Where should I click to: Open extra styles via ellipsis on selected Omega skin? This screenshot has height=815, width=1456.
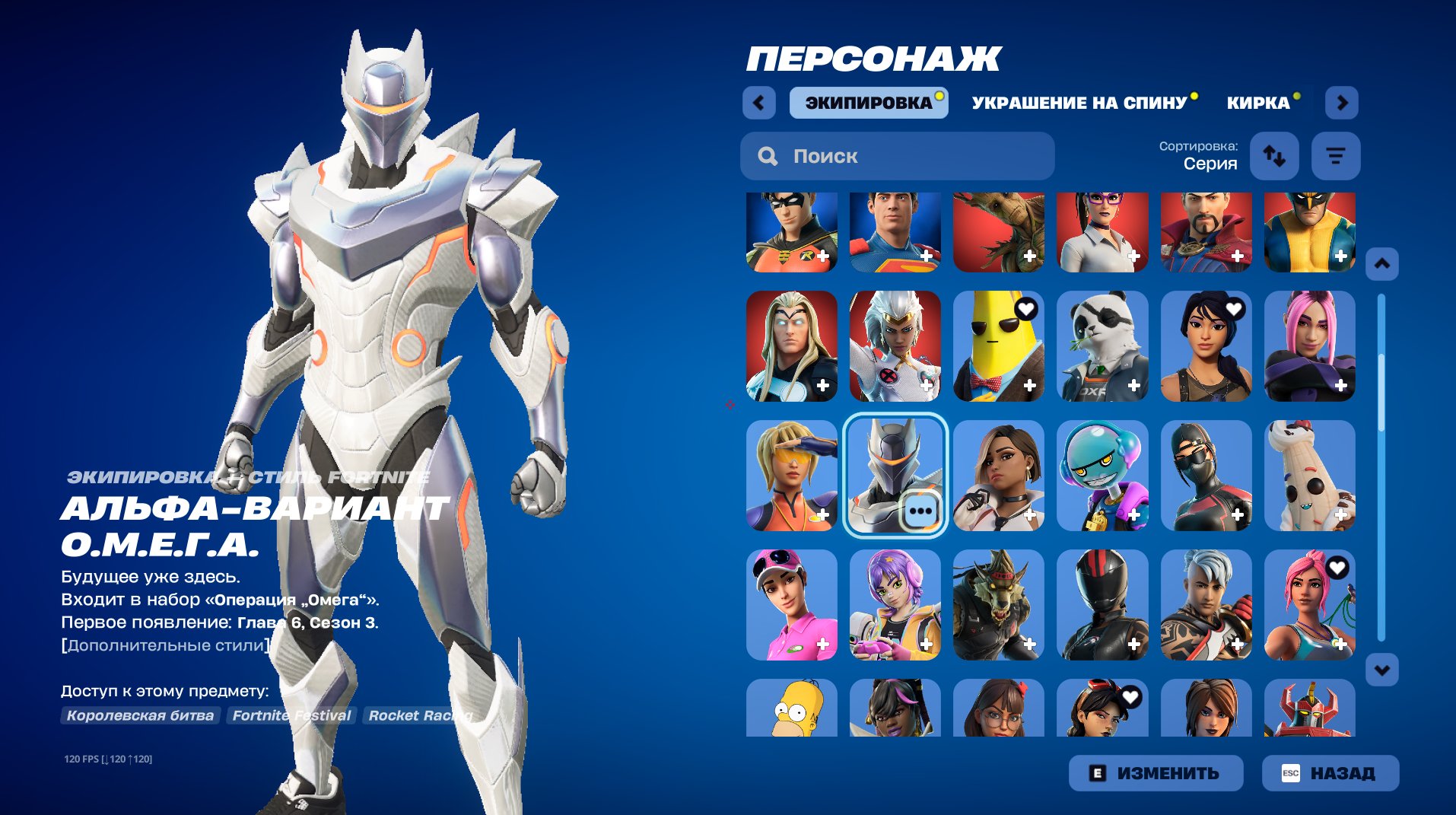tap(923, 511)
